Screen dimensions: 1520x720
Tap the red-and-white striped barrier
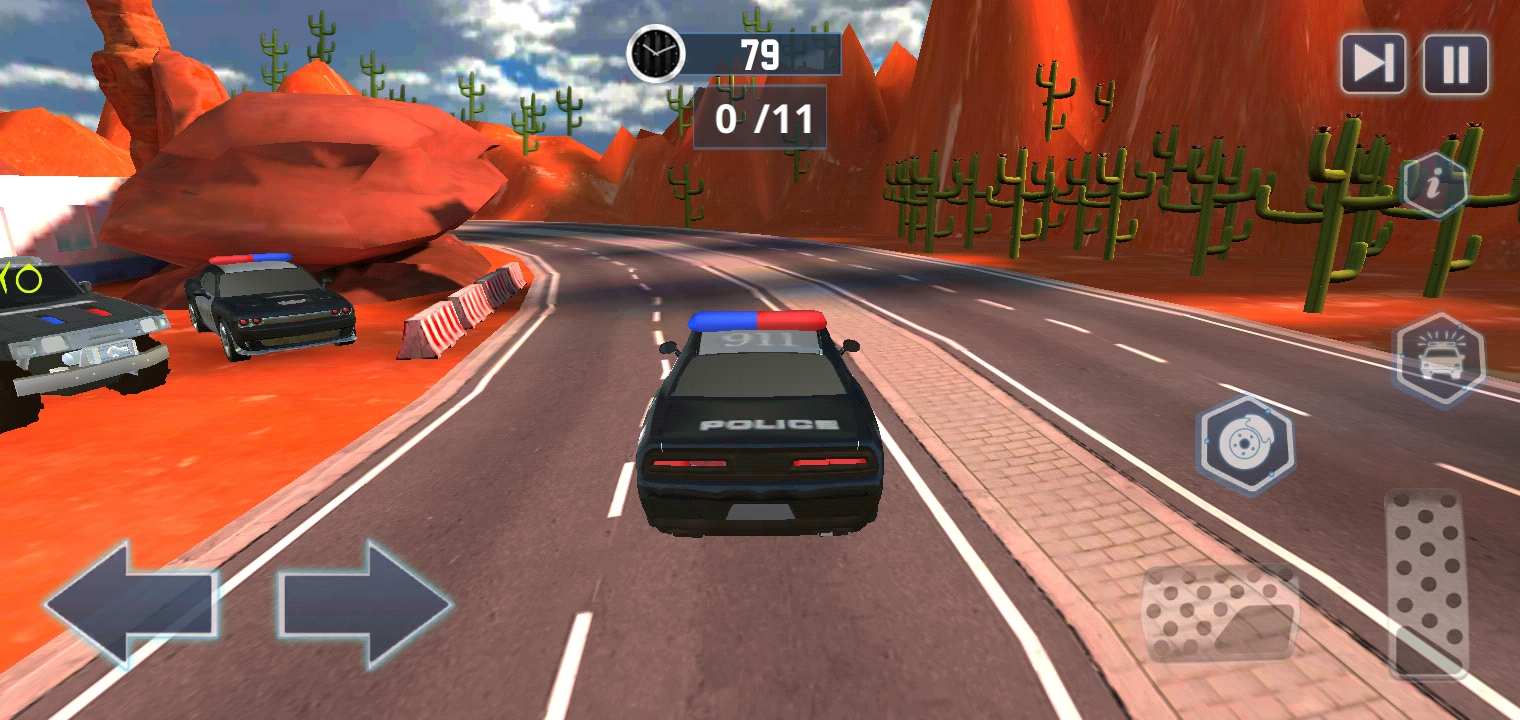click(460, 310)
